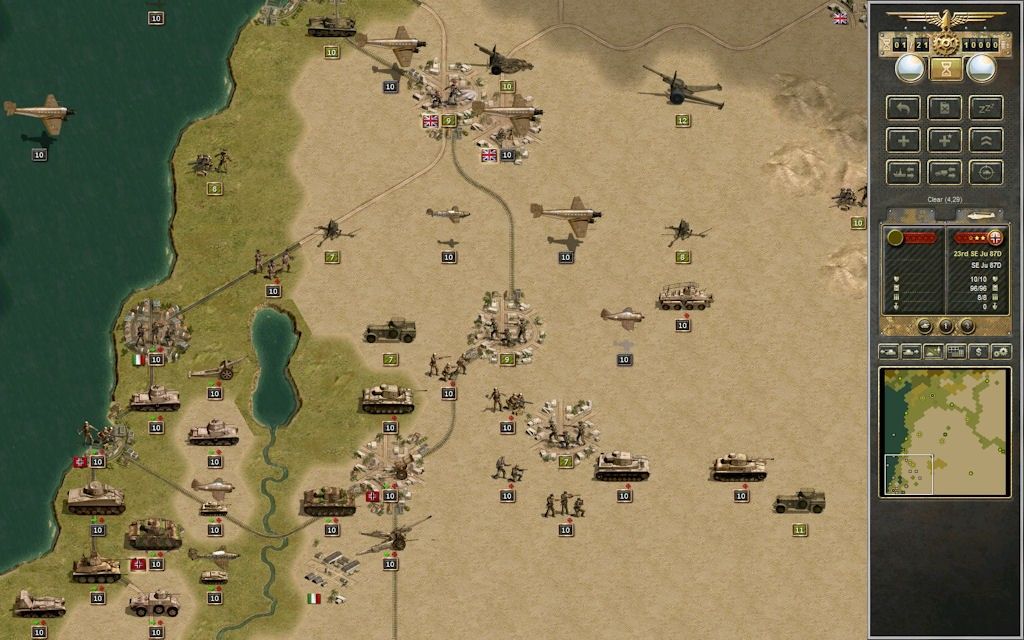This screenshot has height=640, width=1024.
Task: Open the options menu with the gears button
Action: click(x=1001, y=352)
